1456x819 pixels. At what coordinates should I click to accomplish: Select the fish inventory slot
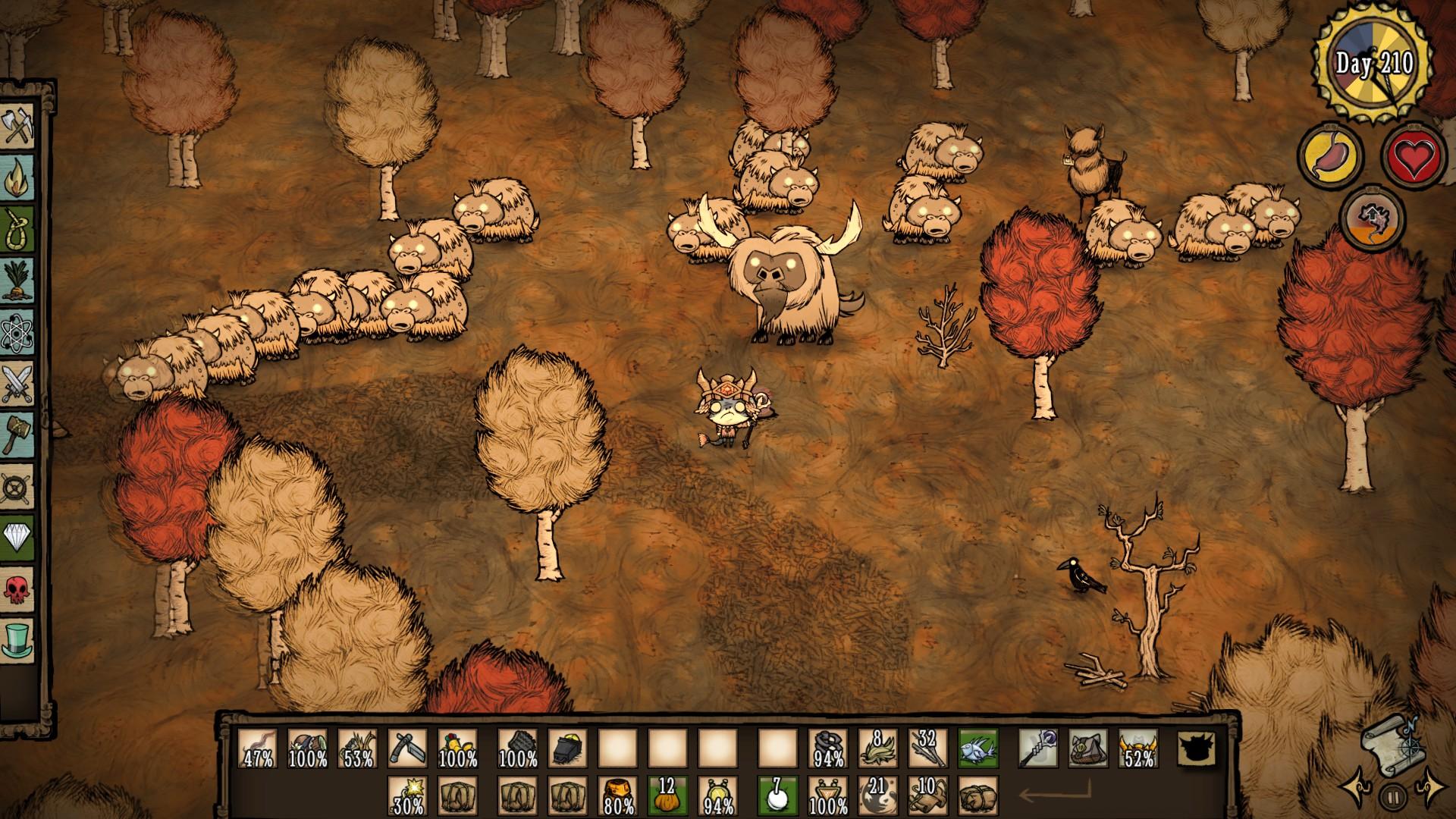[x=977, y=749]
